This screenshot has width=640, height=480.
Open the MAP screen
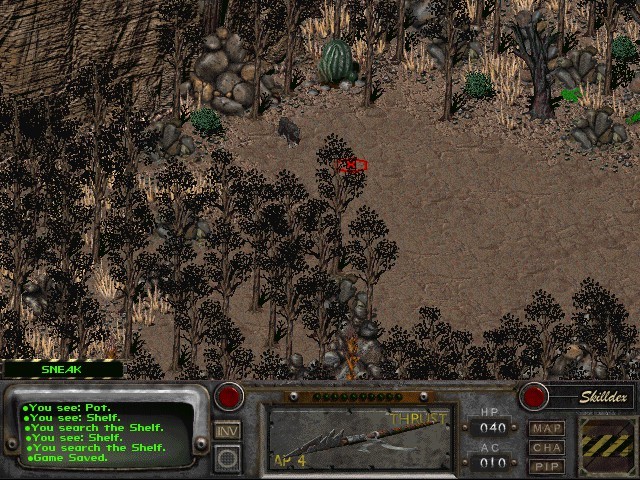[547, 429]
